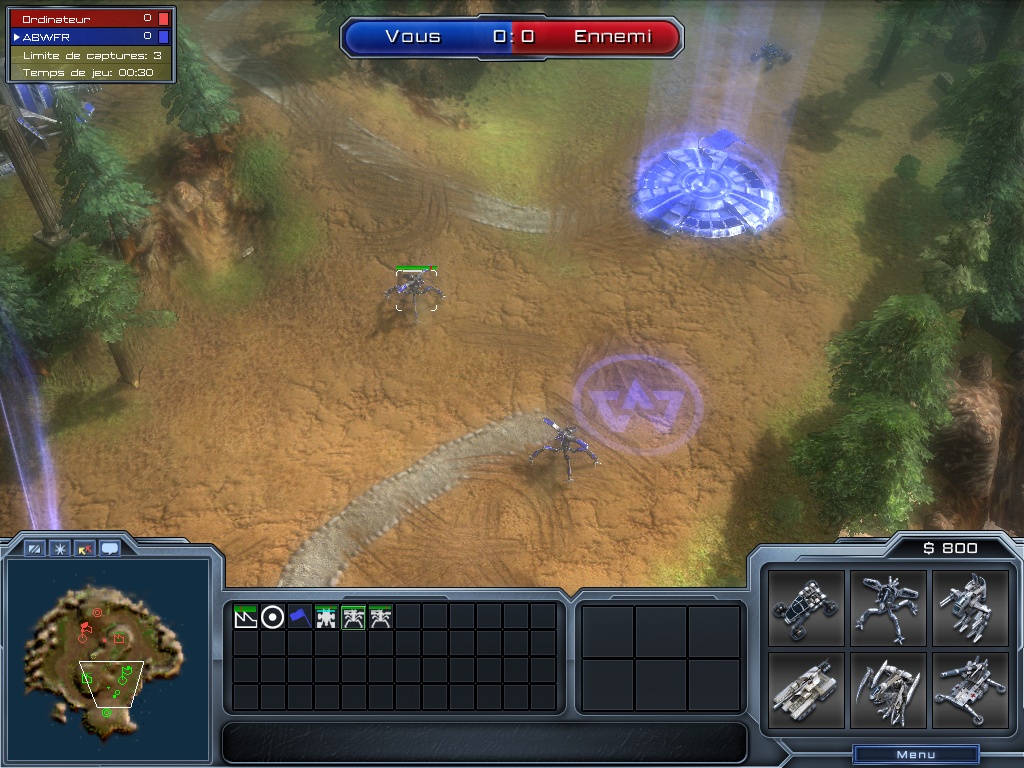Toggle the starburst minimap button

coord(60,548)
